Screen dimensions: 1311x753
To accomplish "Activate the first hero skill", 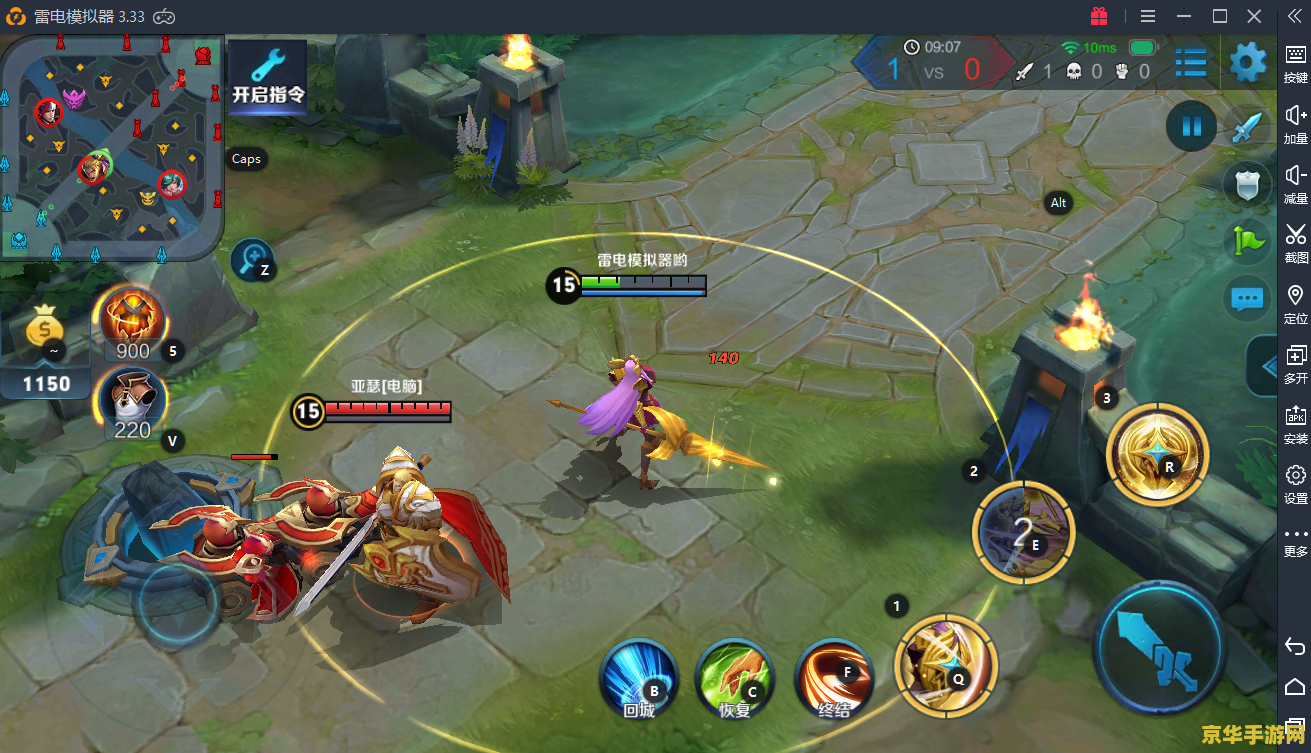I will pos(946,664).
